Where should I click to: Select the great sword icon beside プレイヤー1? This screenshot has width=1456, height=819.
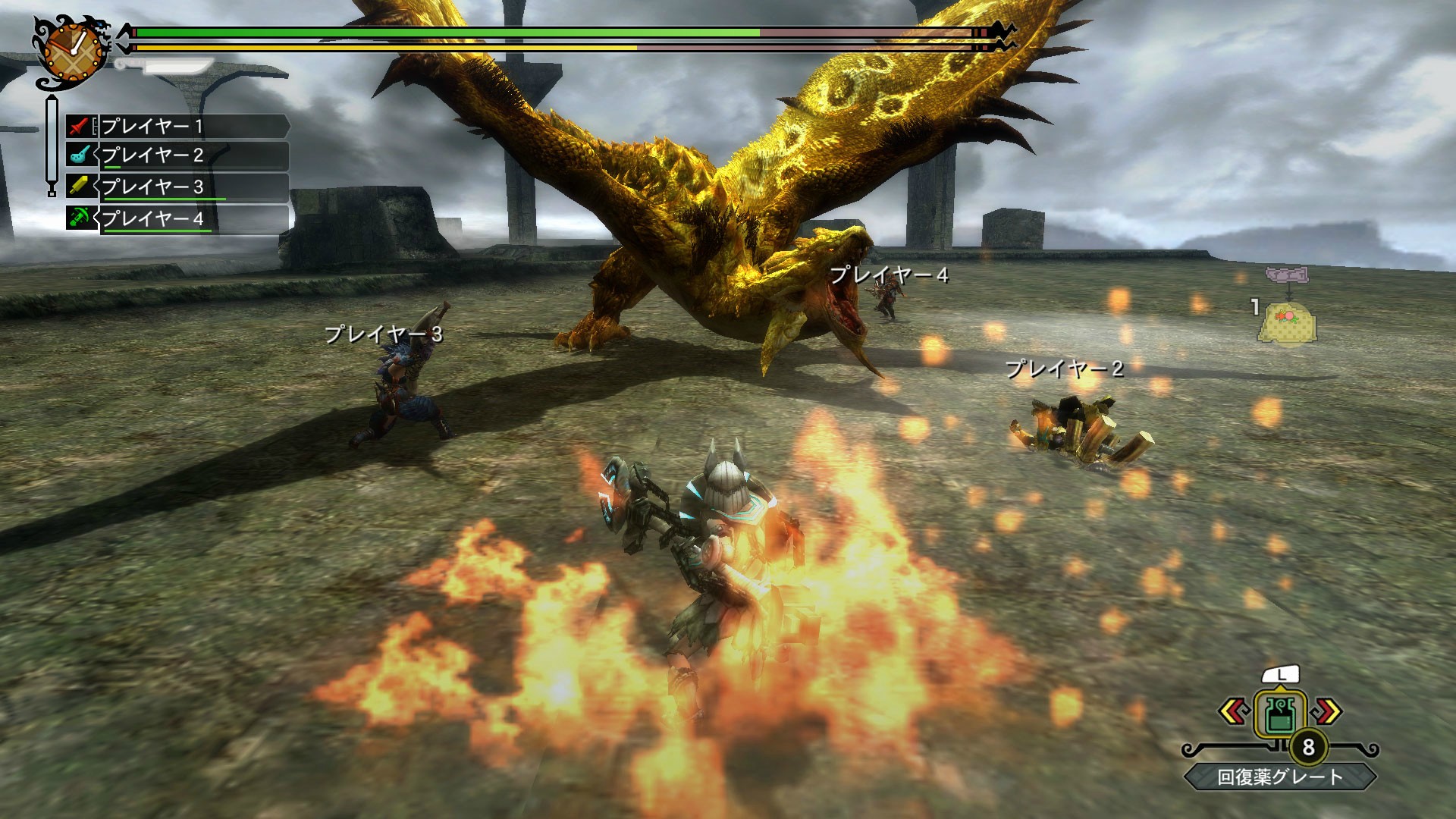(x=78, y=124)
